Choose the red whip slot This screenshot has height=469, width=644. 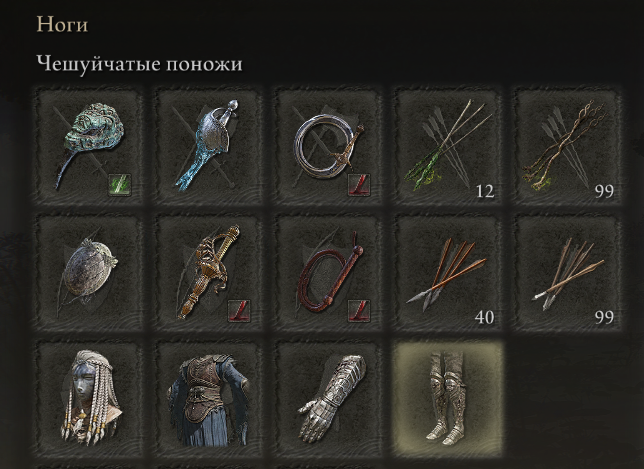click(x=328, y=270)
